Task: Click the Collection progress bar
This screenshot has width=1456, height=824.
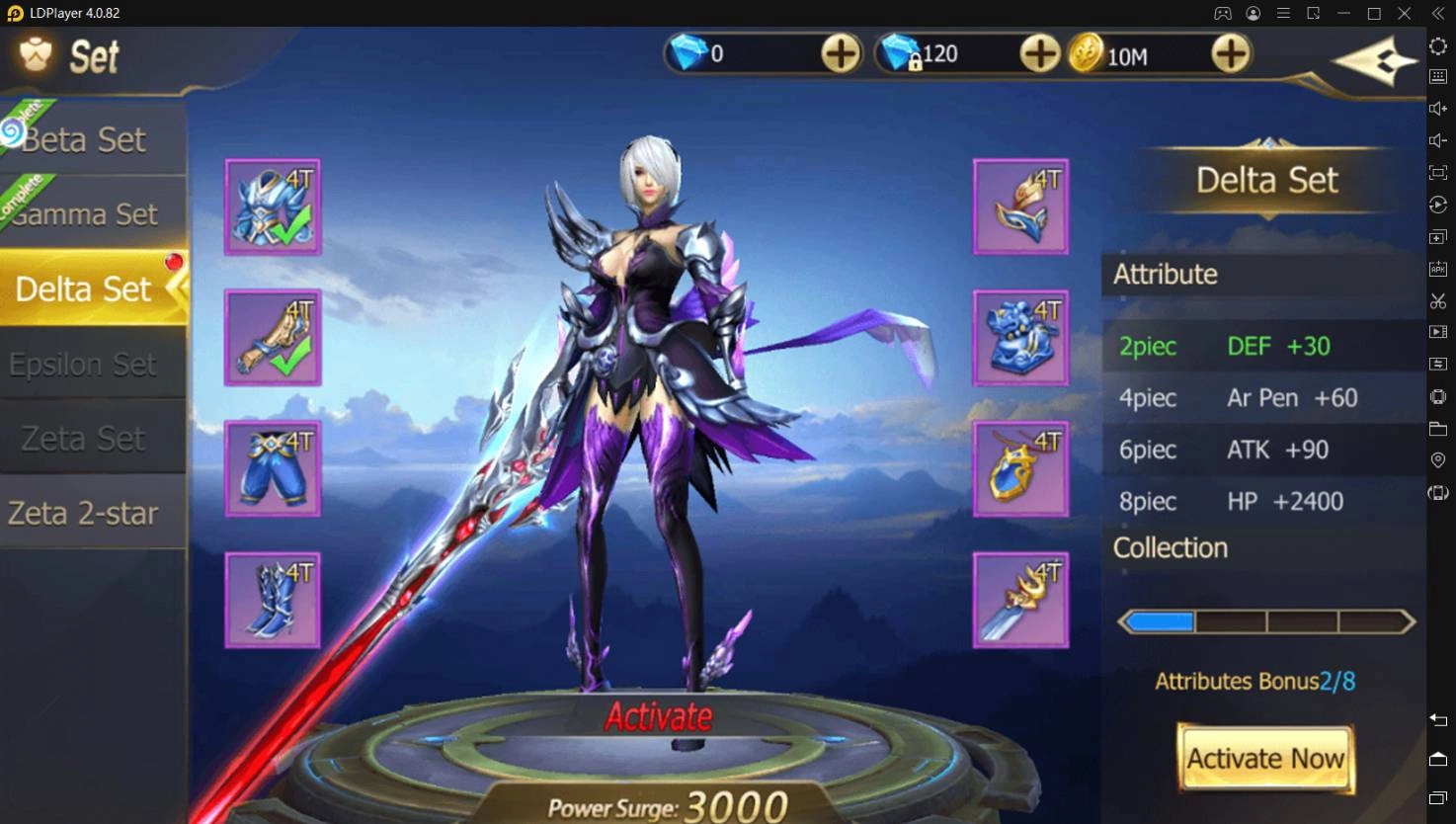Action: pos(1265,620)
